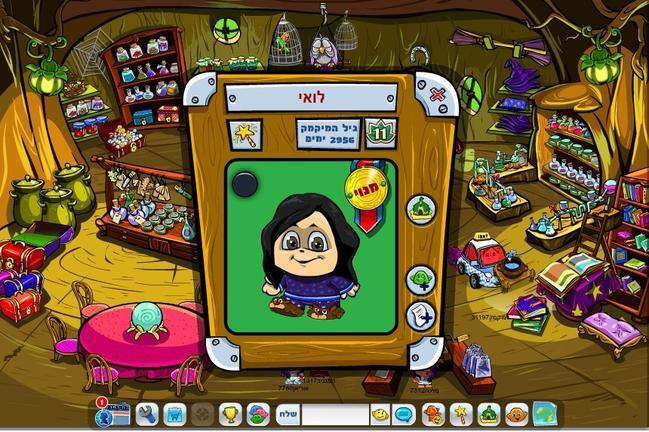
Task: Click the blue shop-bag toolbar icon
Action: (175, 414)
